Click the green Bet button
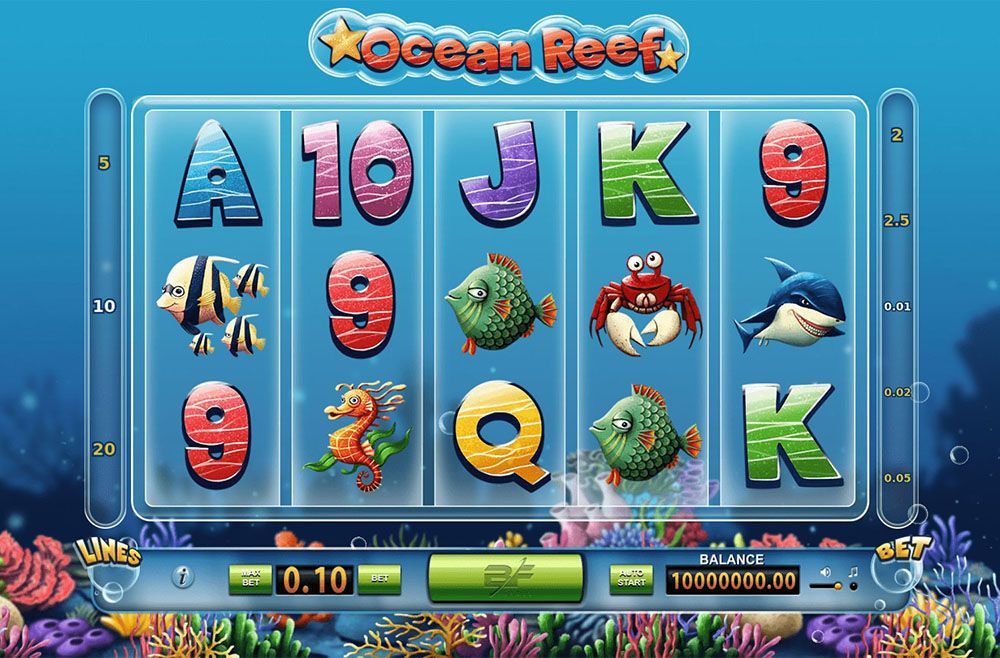Viewport: 1000px width, 658px height. pyautogui.click(x=379, y=578)
